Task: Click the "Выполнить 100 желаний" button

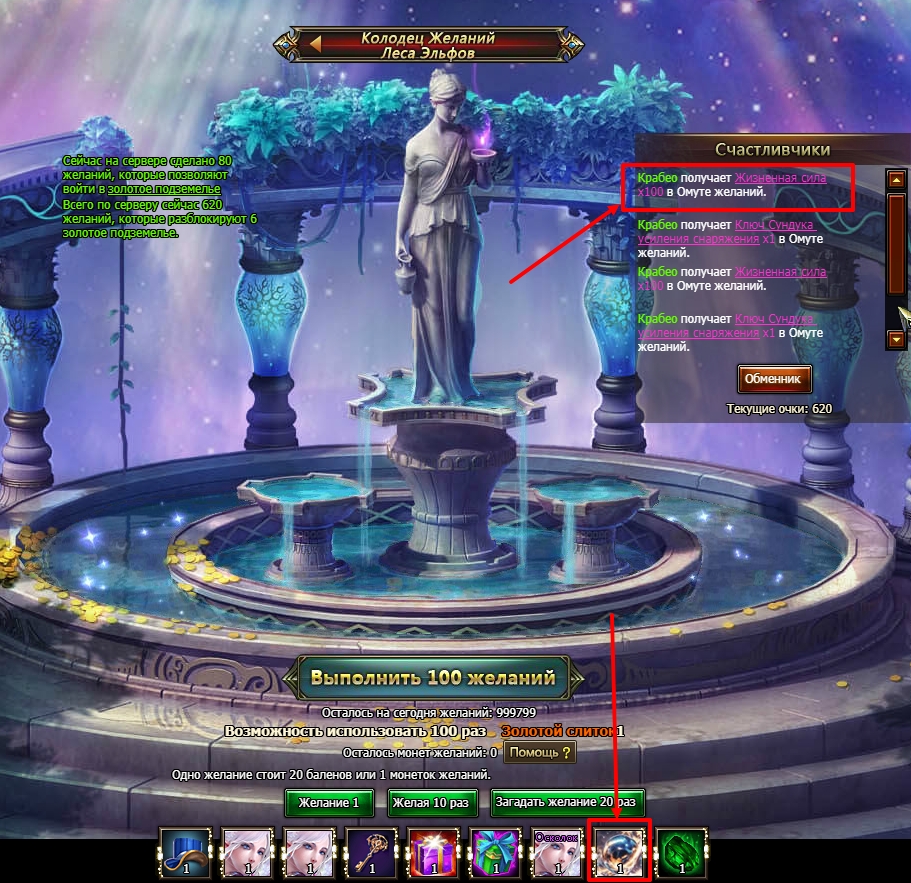Action: pyautogui.click(x=432, y=677)
